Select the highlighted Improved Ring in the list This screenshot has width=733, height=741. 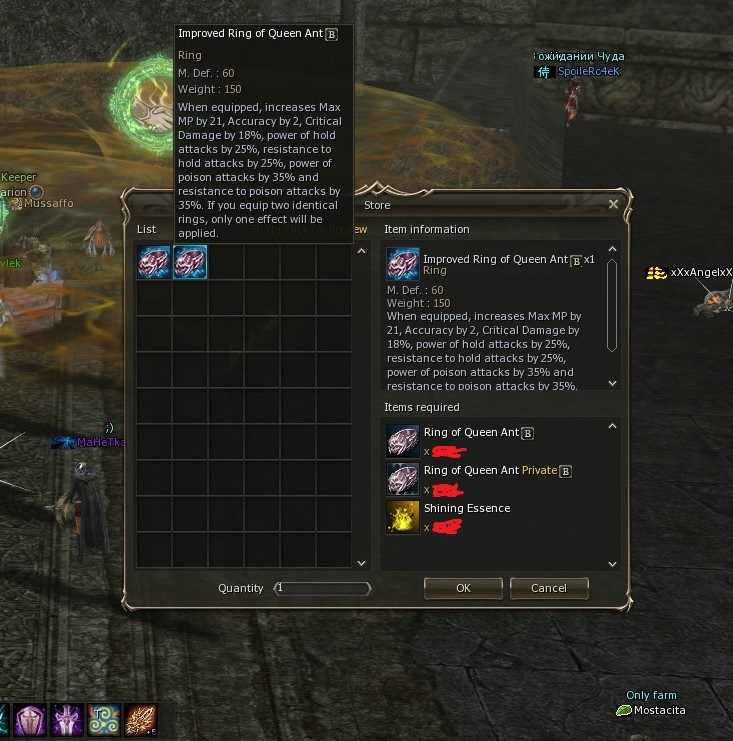(x=190, y=262)
